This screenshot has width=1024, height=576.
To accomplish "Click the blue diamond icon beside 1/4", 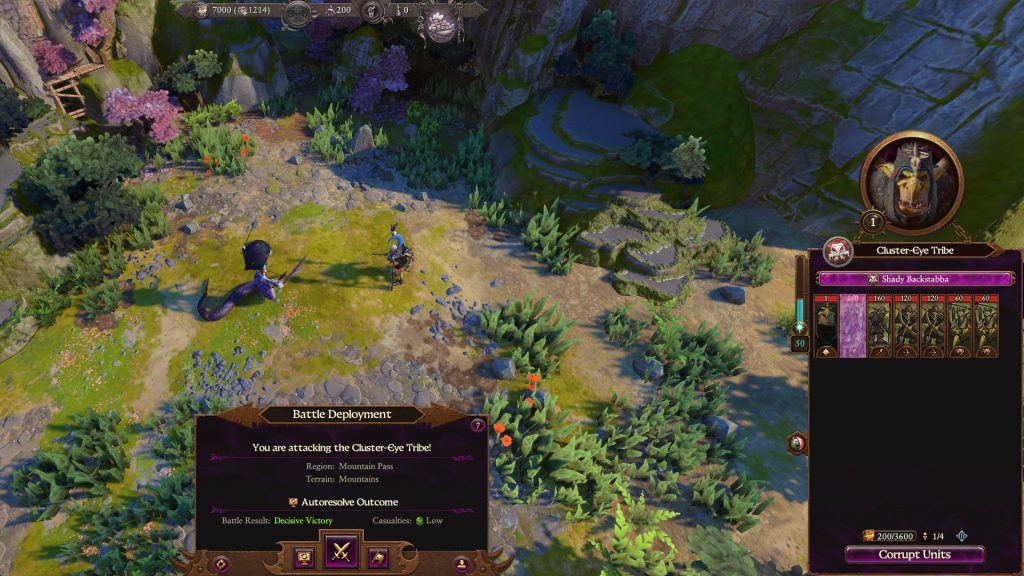I will [x=962, y=536].
